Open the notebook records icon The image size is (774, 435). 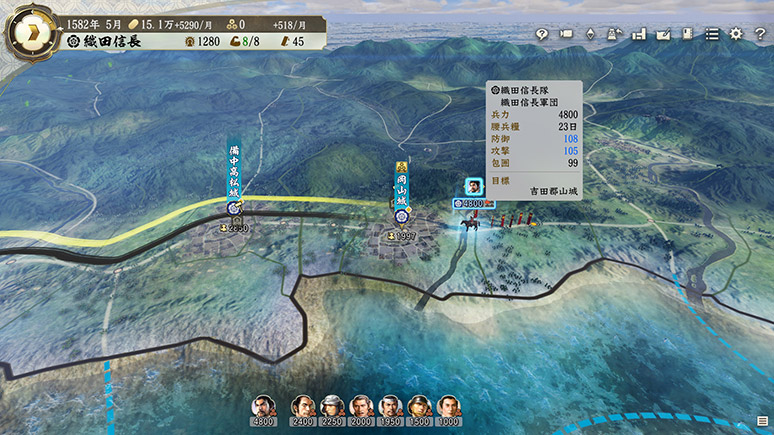[x=687, y=34]
